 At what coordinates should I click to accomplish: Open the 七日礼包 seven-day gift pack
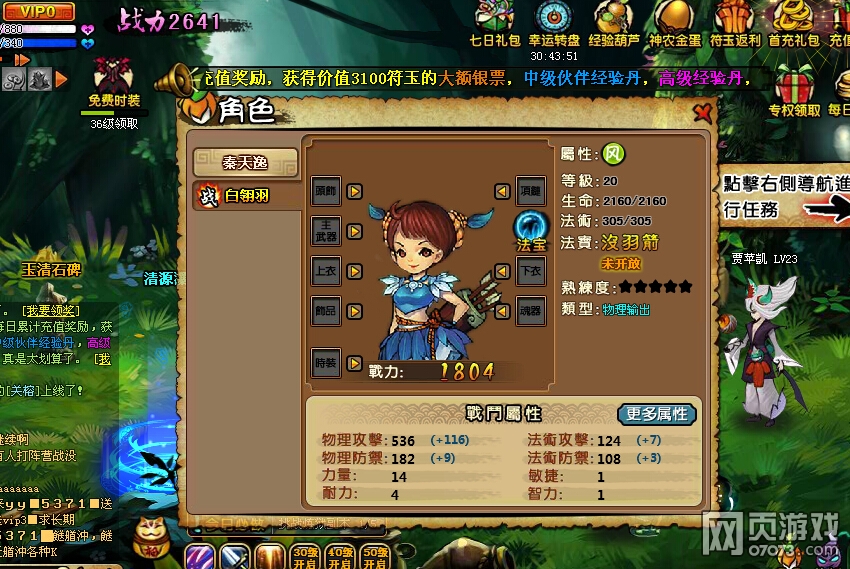(x=495, y=22)
